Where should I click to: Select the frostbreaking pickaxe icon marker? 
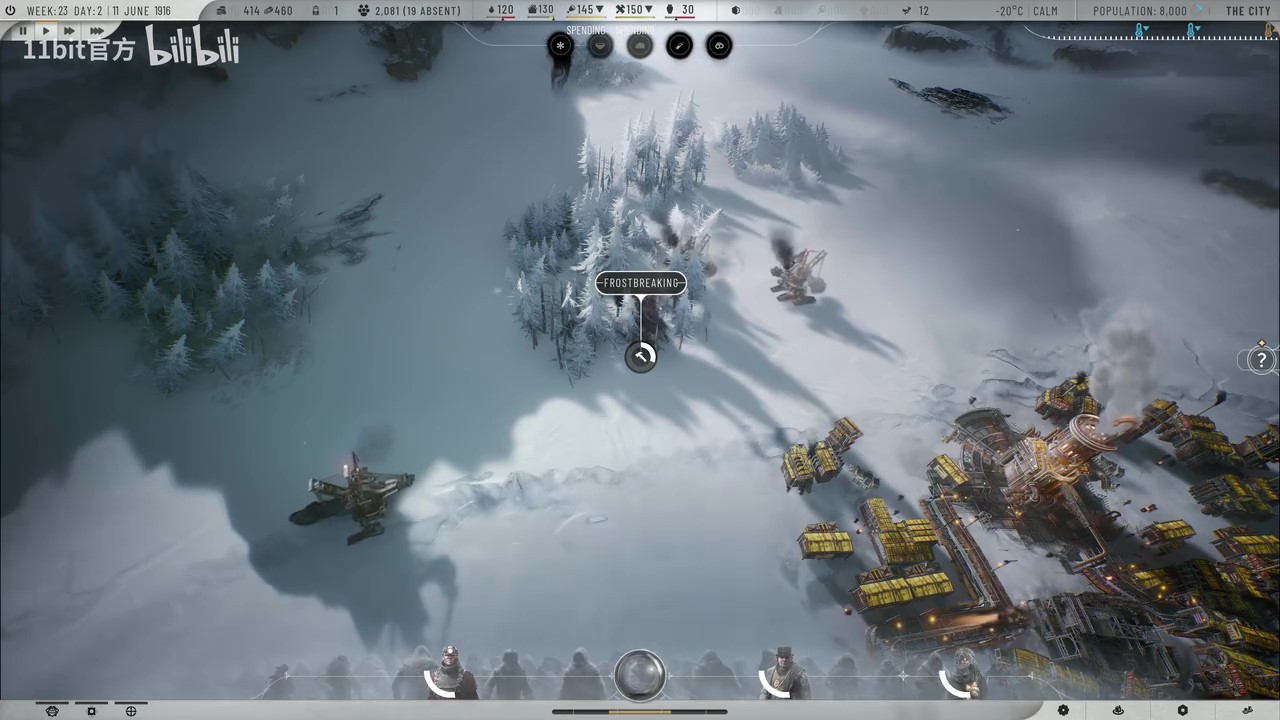pos(641,356)
